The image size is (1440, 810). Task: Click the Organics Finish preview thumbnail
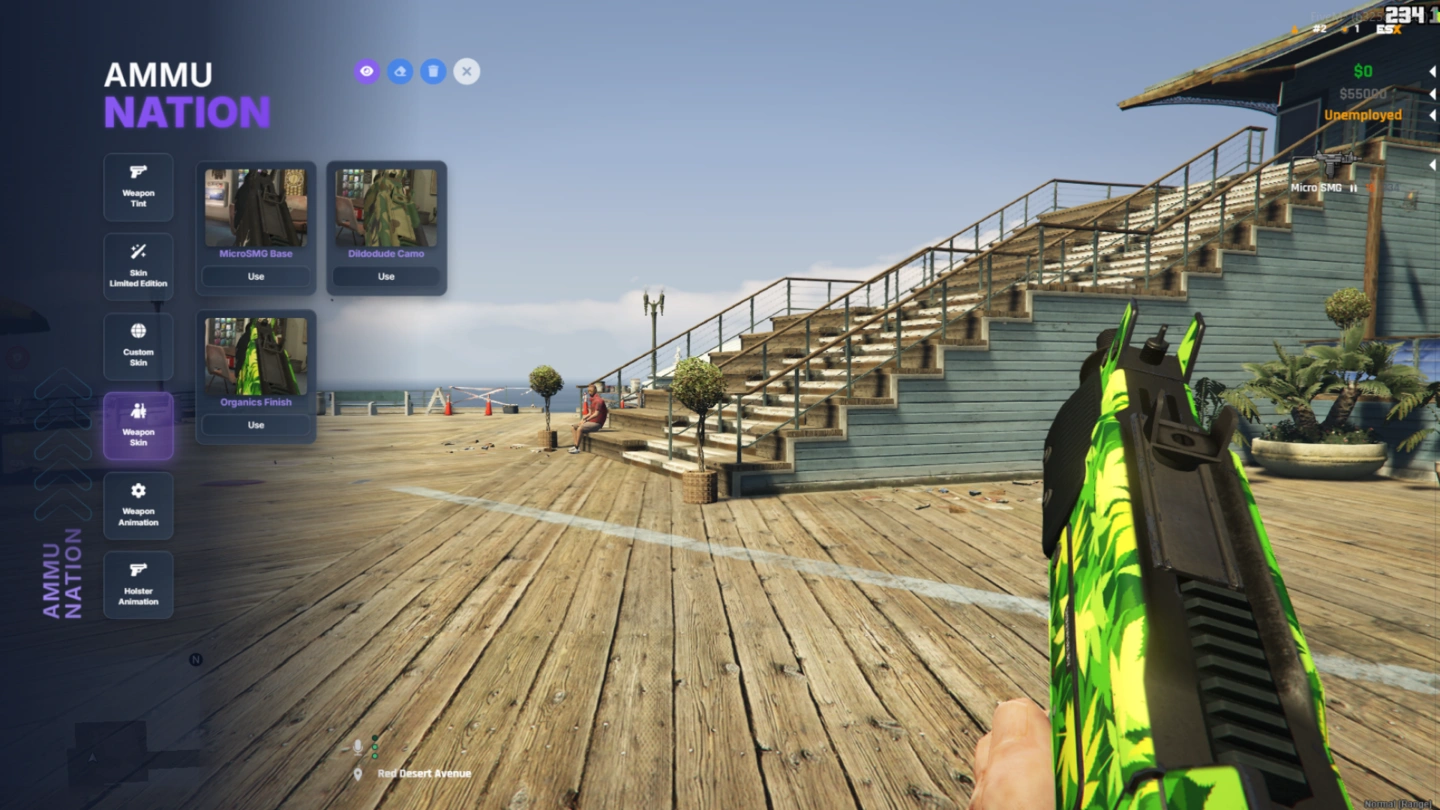(256, 357)
